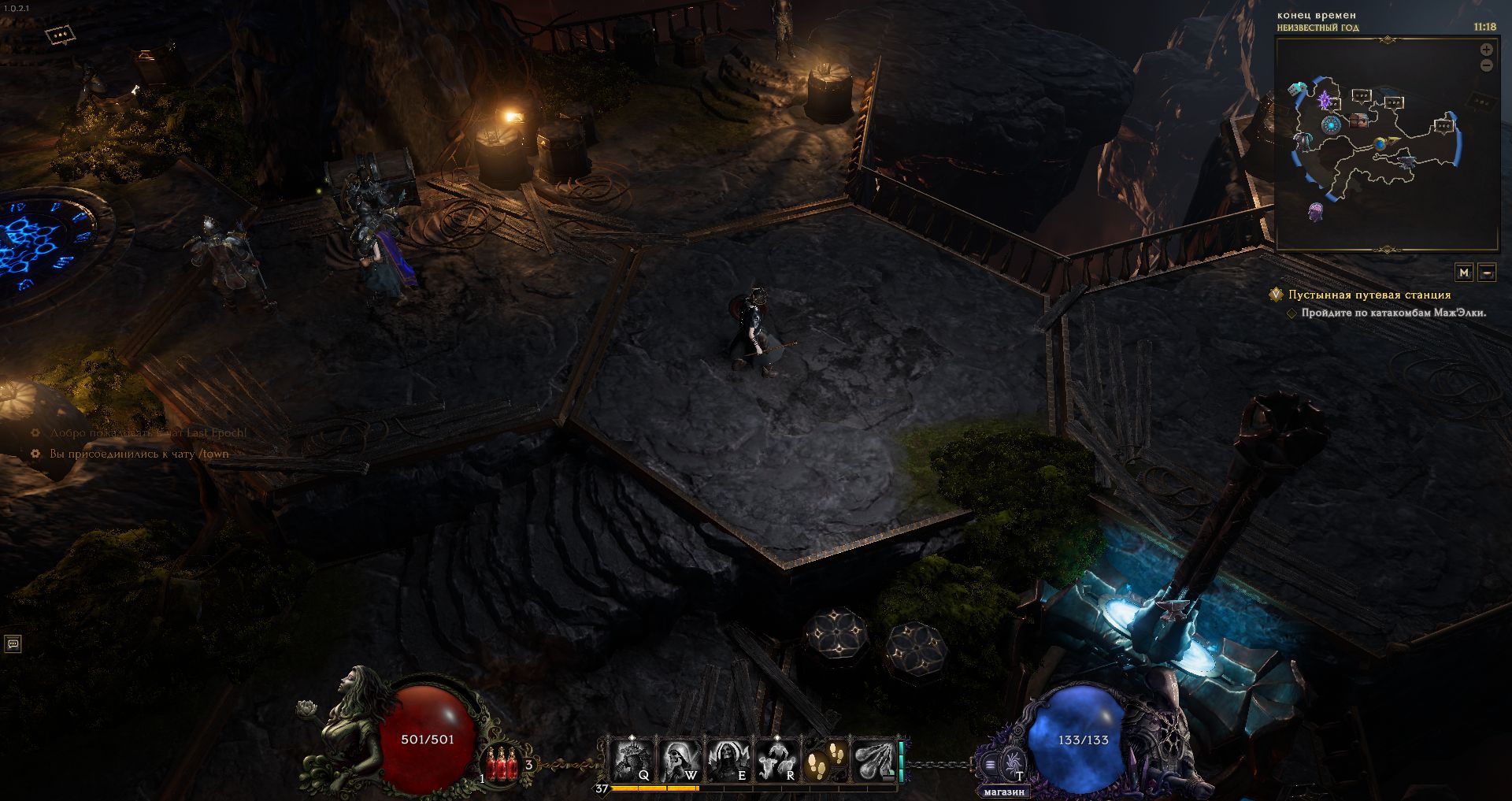Activate the Q skeleton warrior skill
The height and width of the screenshot is (801, 1512).
[632, 760]
